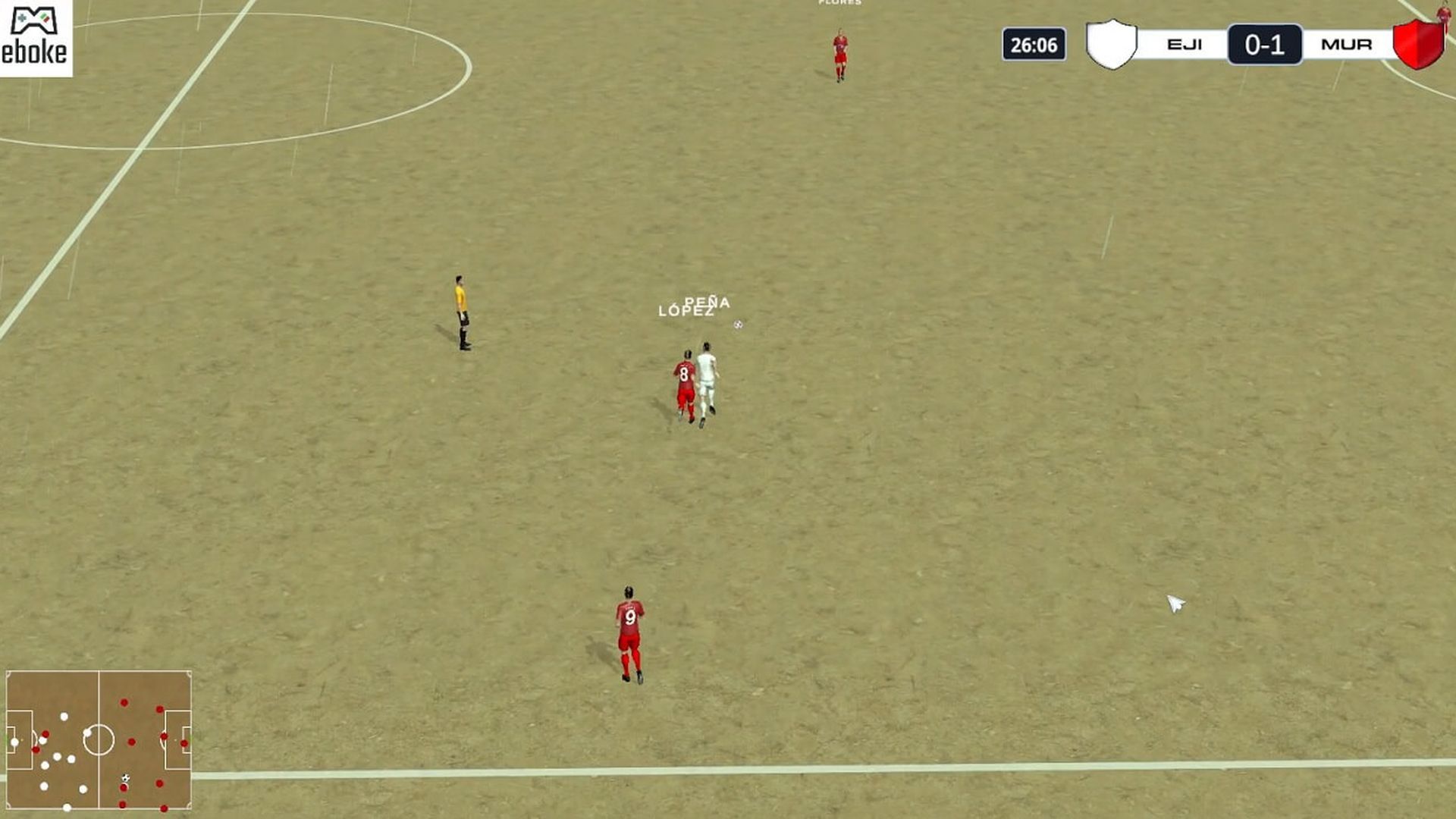This screenshot has height=819, width=1456.
Task: Click the mouse cursor arrow on the field
Action: click(1175, 601)
